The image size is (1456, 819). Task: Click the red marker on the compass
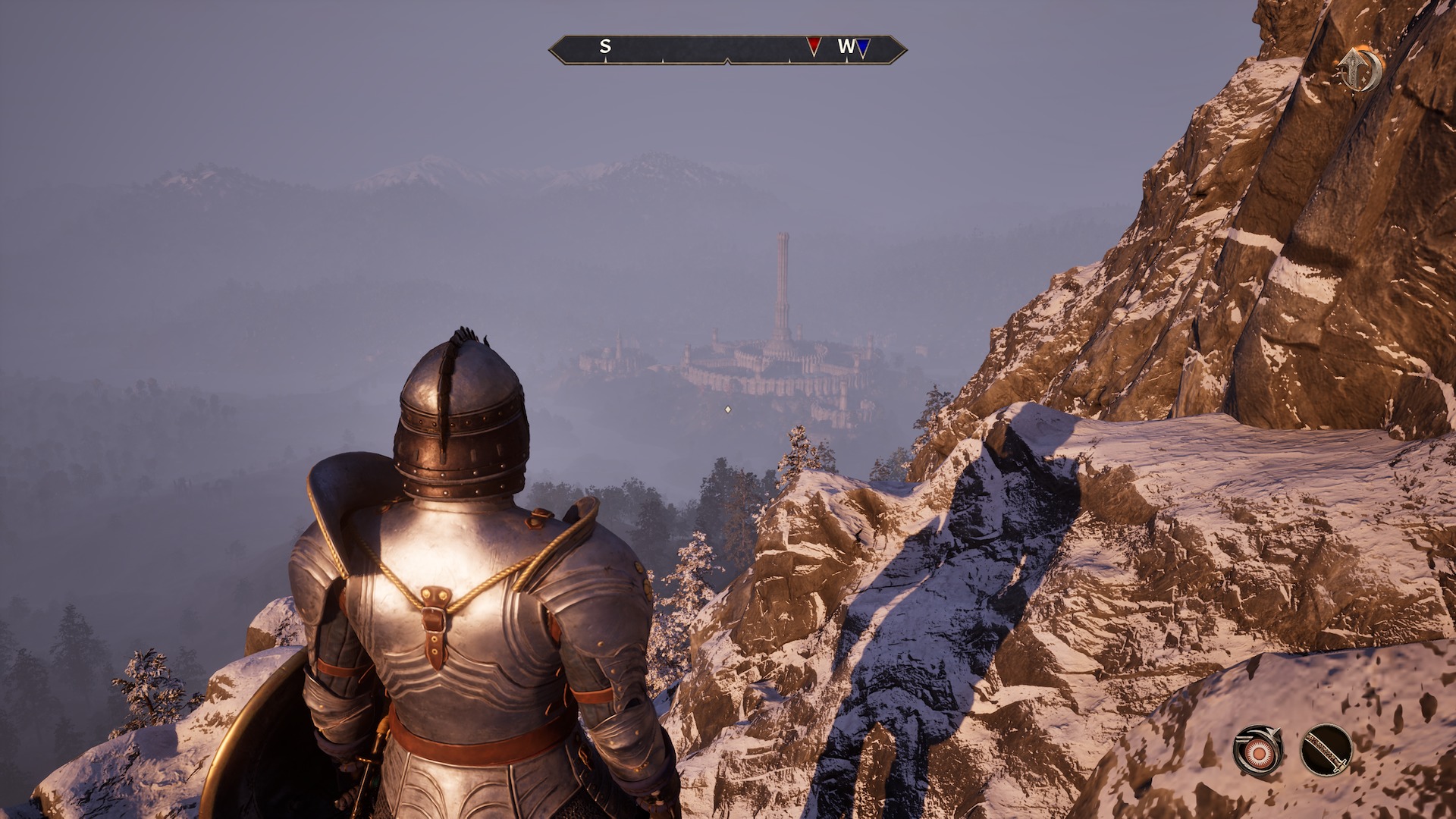pyautogui.click(x=814, y=46)
